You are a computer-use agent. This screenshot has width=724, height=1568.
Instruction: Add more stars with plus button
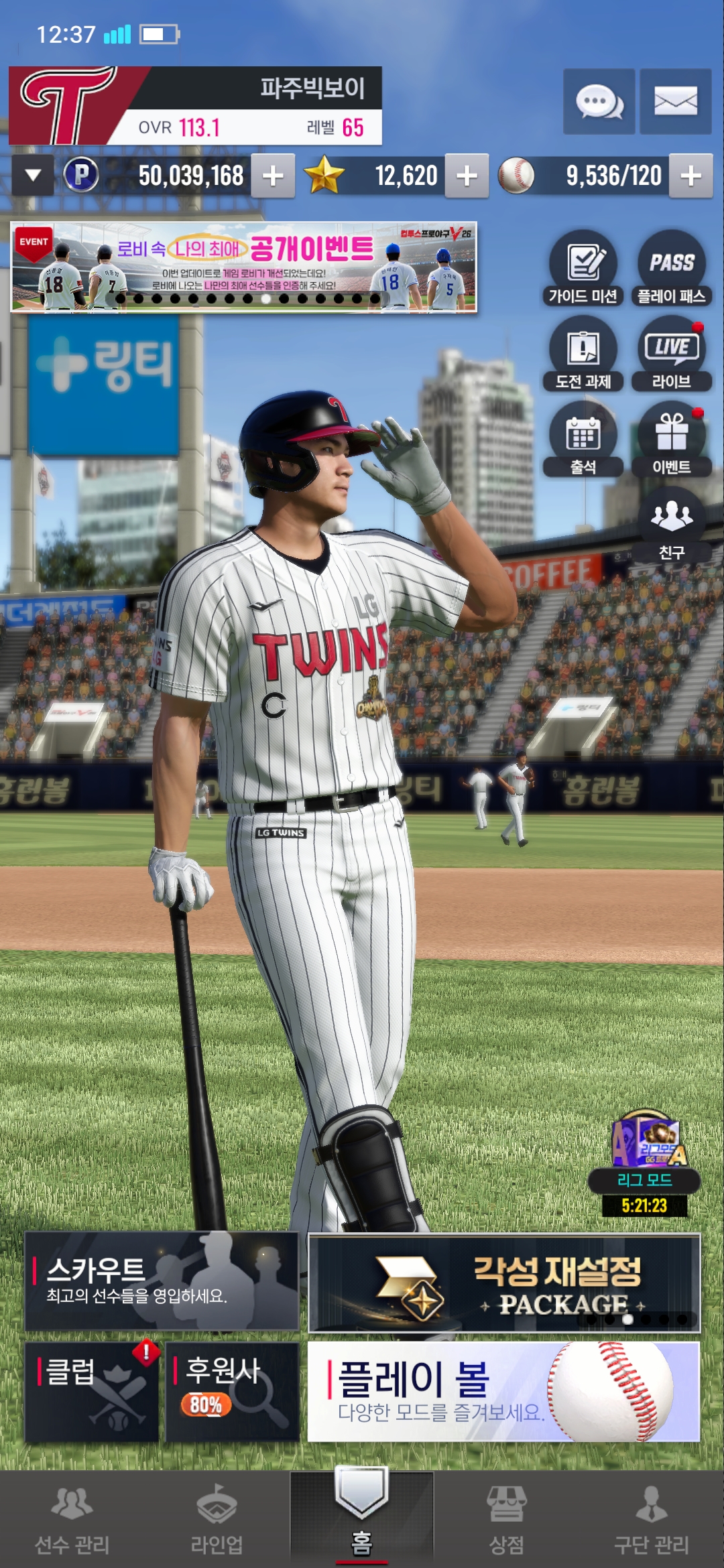tap(467, 176)
